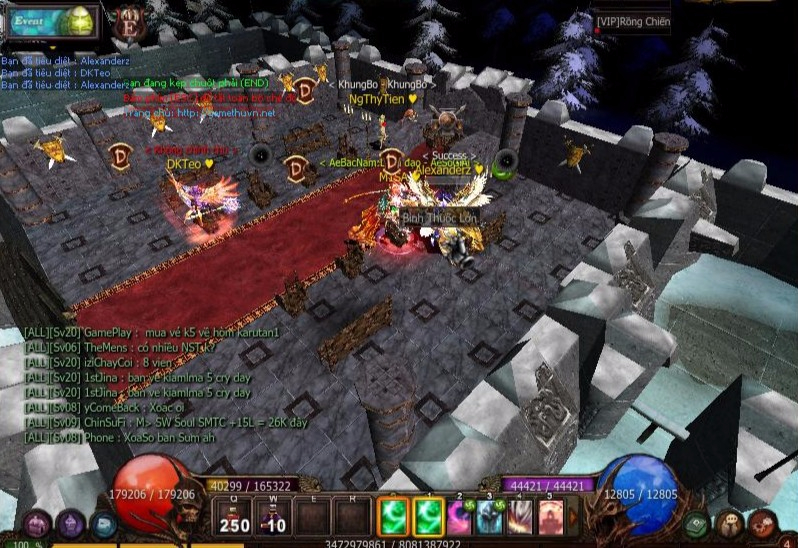This screenshot has height=548, width=798.
Task: Click the dark purple round menu button
Action: tap(70, 523)
